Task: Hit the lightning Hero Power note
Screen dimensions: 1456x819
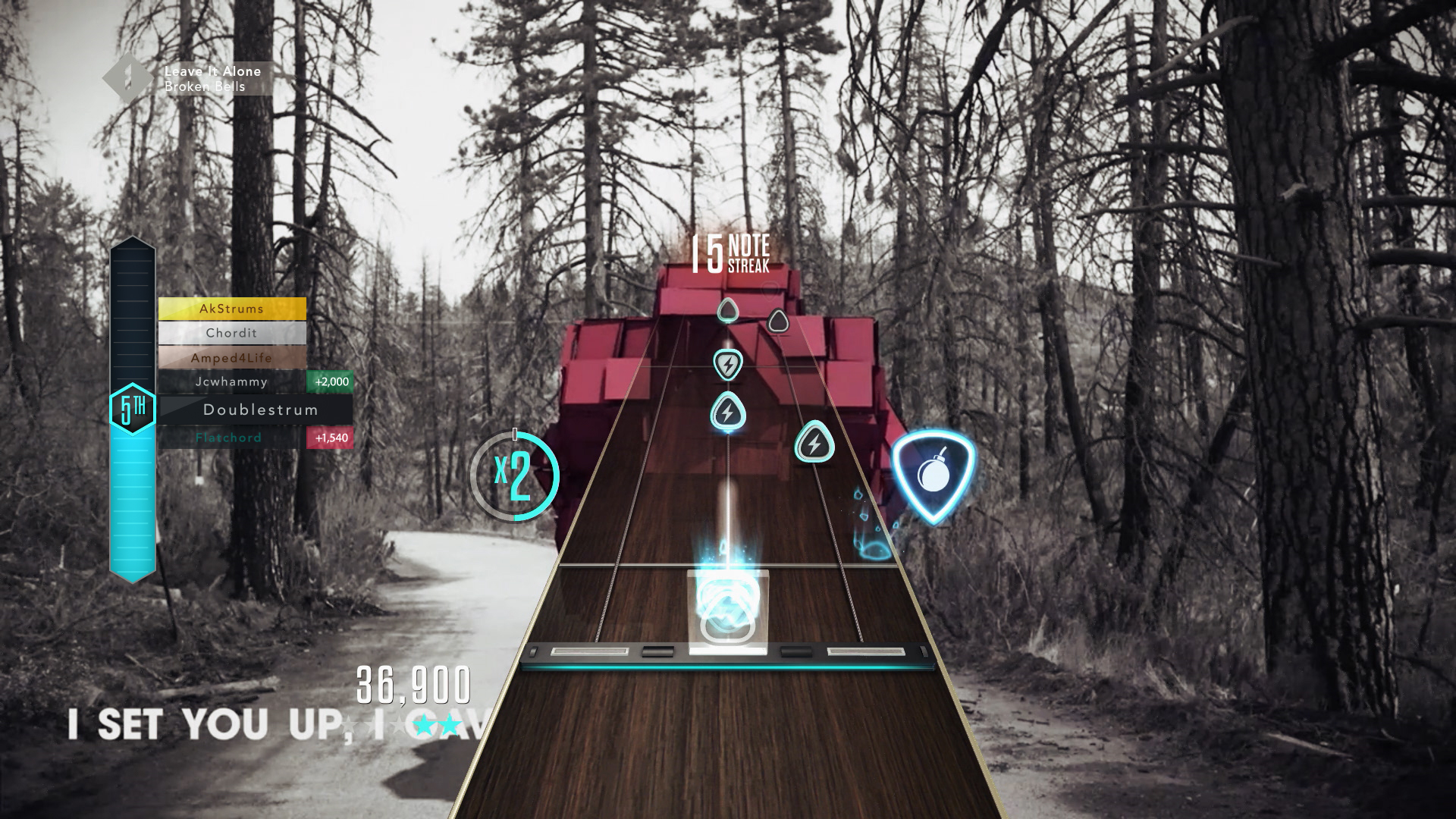Action: click(x=726, y=366)
